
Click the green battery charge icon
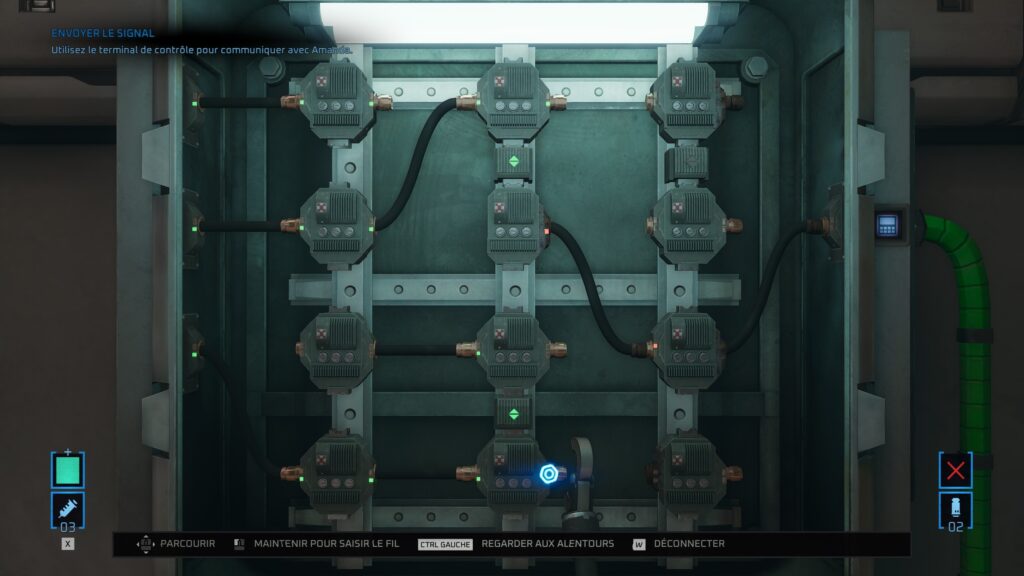[x=68, y=470]
